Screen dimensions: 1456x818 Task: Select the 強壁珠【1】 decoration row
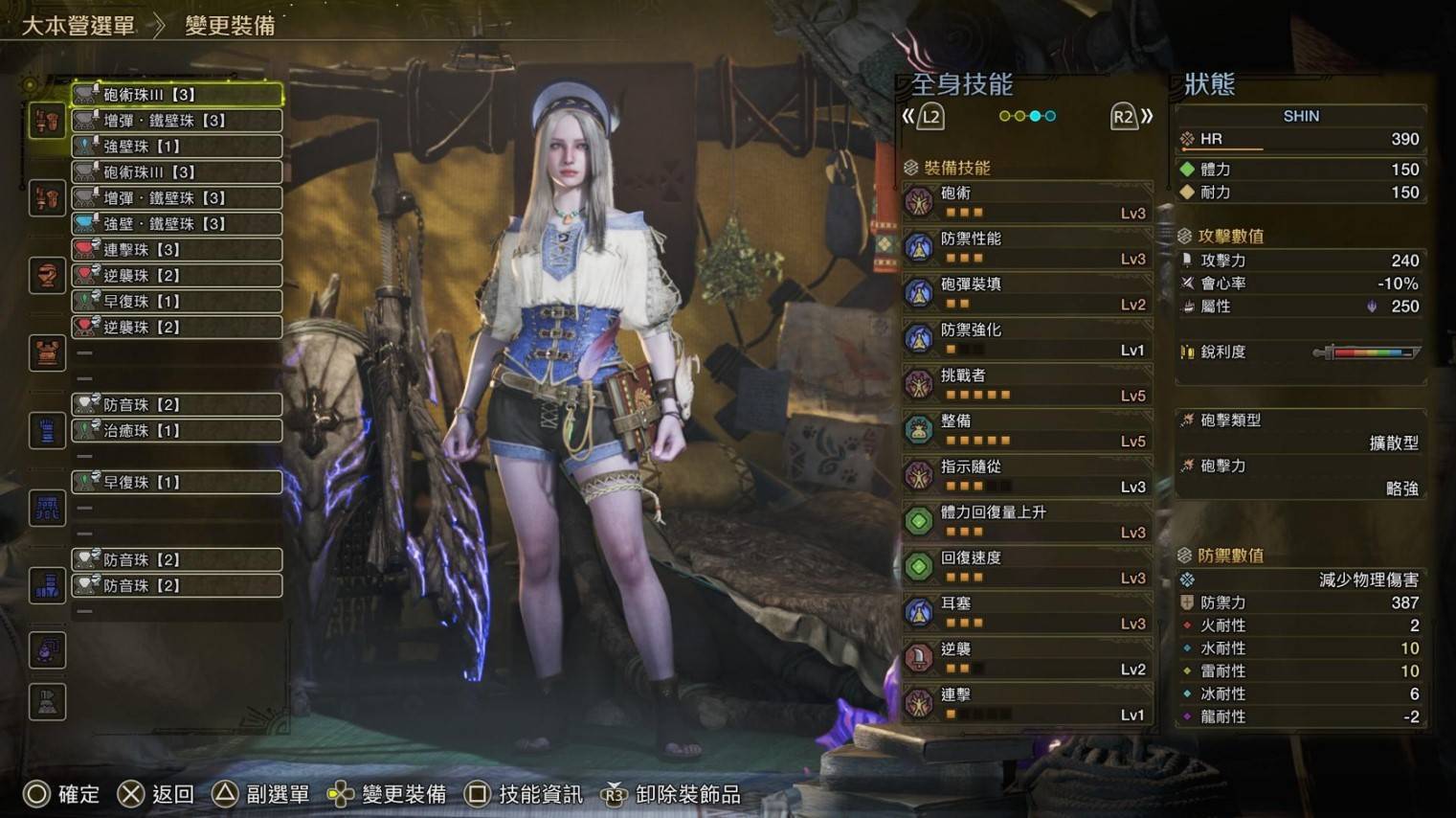[x=177, y=147]
